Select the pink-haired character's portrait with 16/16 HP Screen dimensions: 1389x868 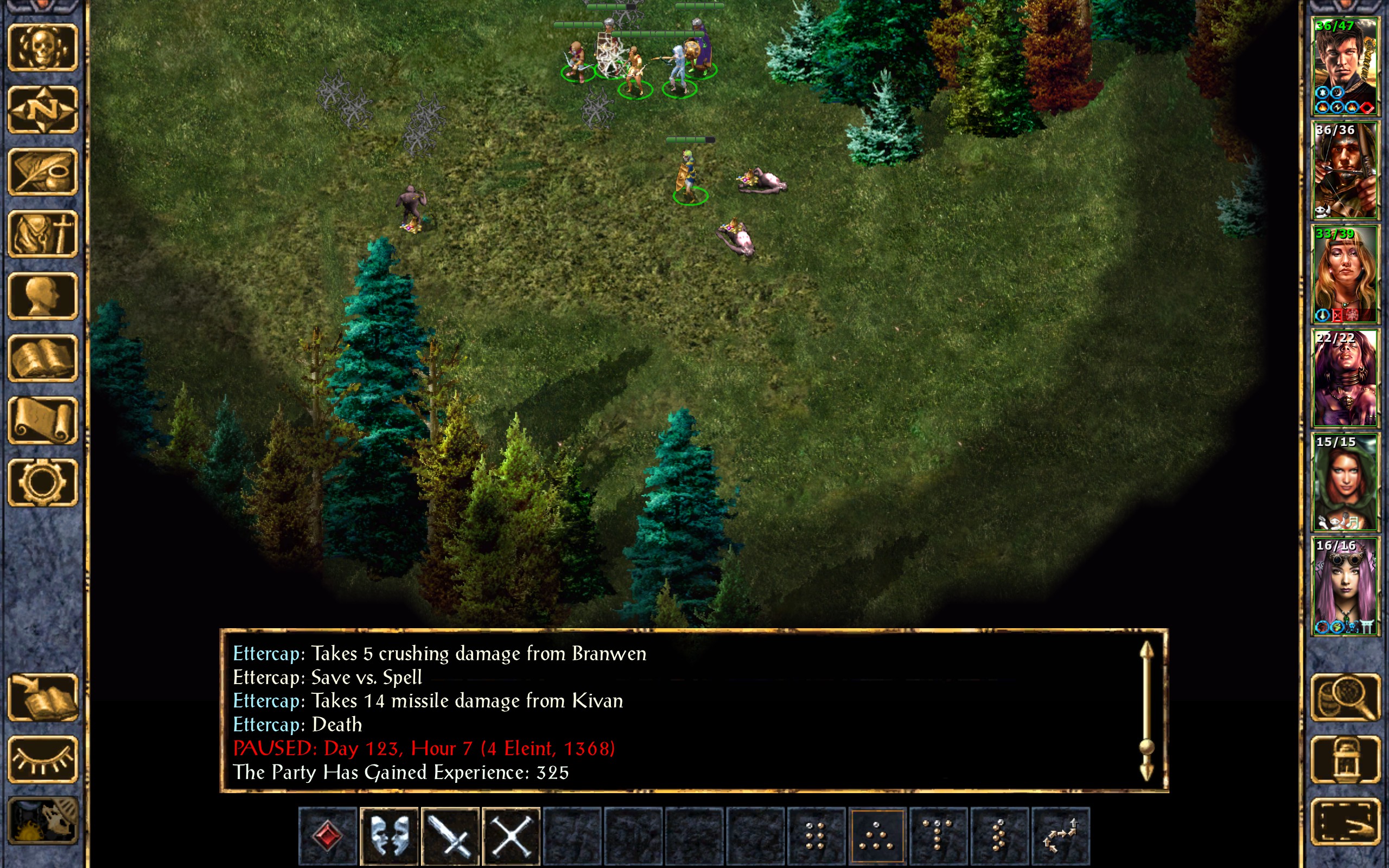(1345, 586)
